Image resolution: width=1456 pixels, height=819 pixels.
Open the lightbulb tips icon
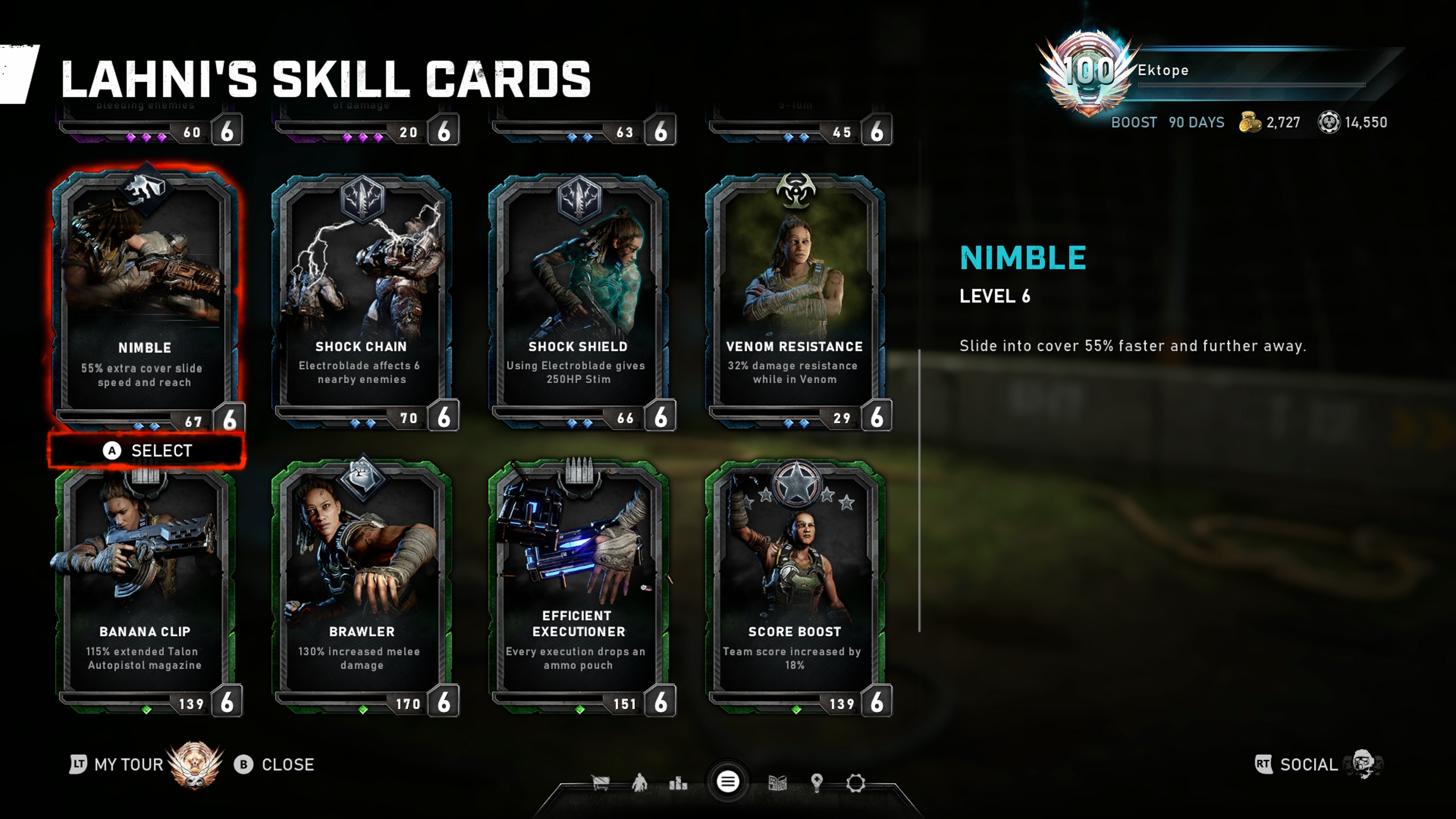816,783
